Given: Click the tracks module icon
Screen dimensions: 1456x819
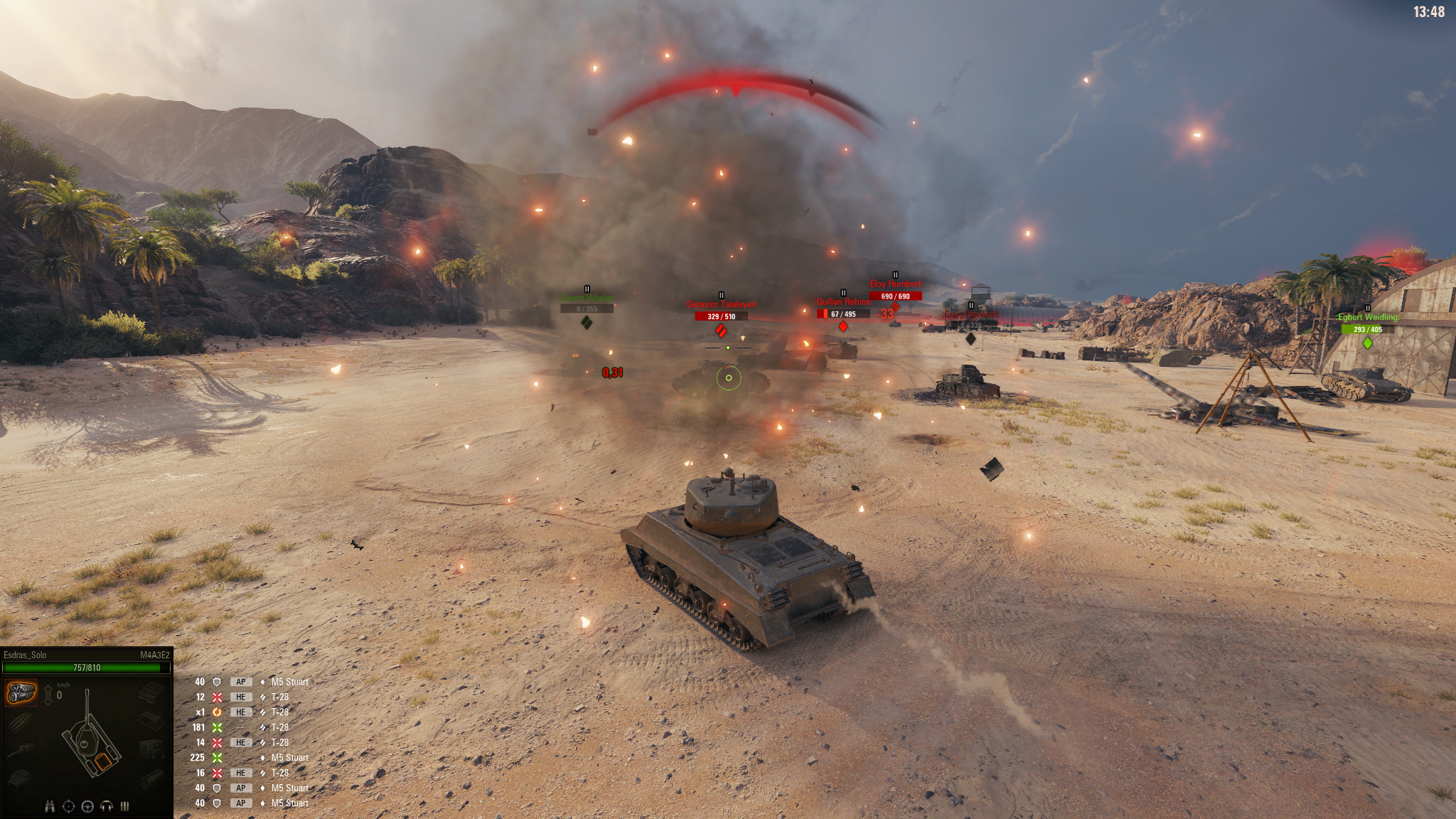Looking at the screenshot, I should click(x=151, y=692).
